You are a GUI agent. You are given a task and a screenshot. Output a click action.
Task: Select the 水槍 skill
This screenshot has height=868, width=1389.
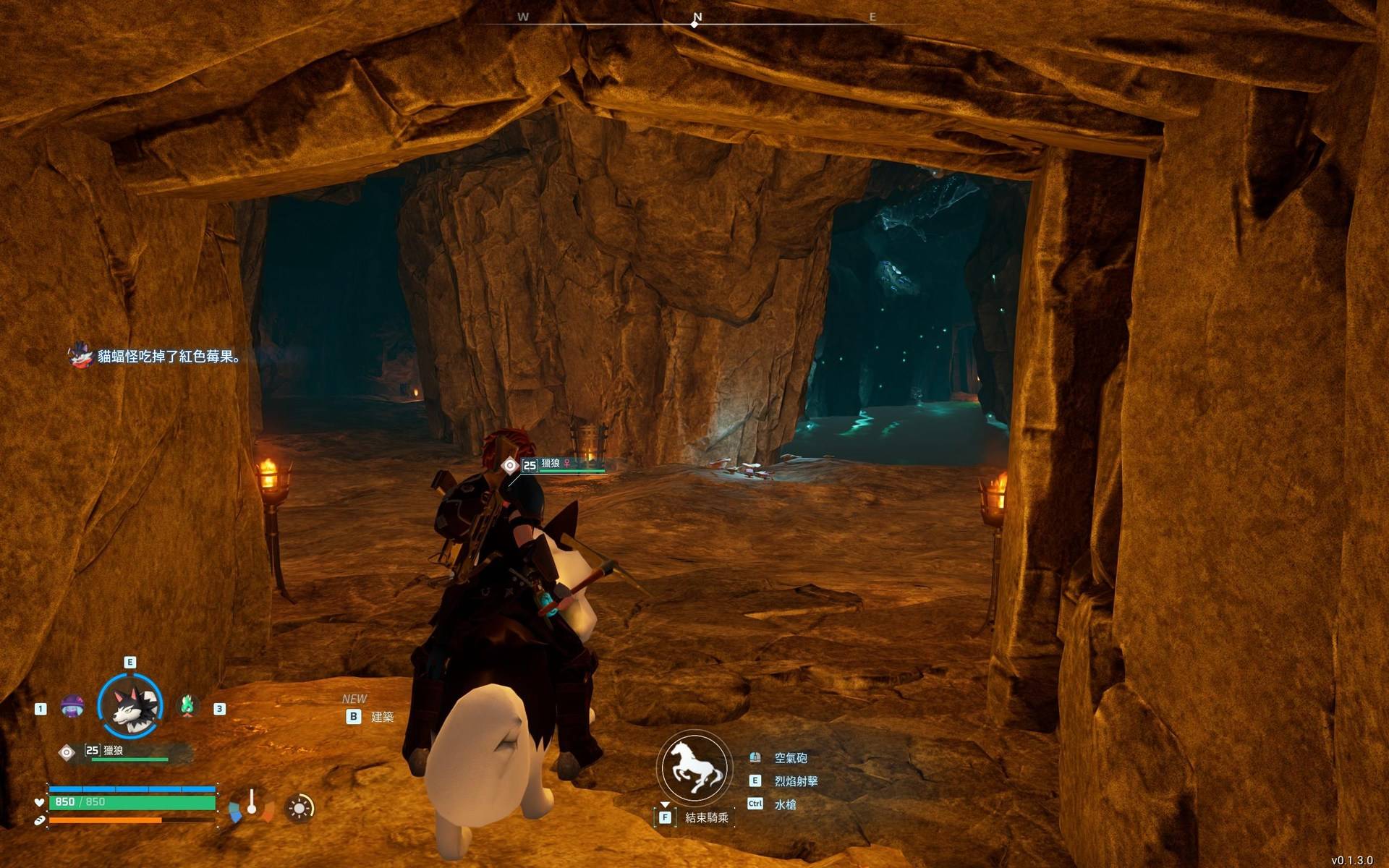pos(785,804)
